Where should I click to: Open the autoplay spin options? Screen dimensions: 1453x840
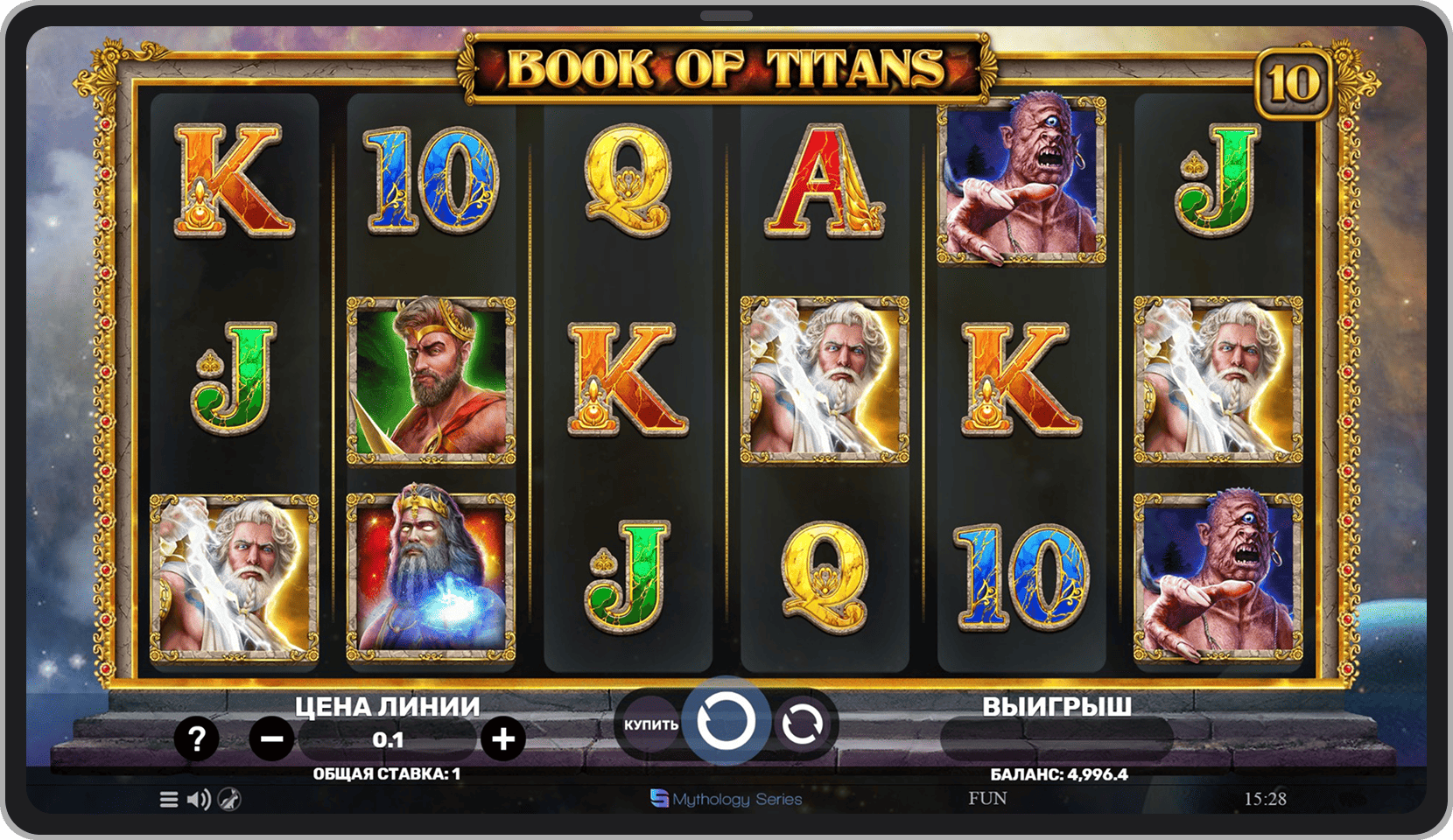802,724
